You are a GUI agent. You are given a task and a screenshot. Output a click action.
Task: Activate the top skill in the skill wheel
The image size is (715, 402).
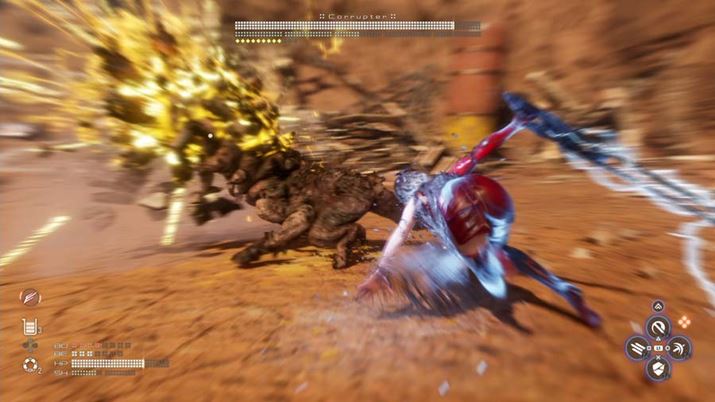coord(658,326)
